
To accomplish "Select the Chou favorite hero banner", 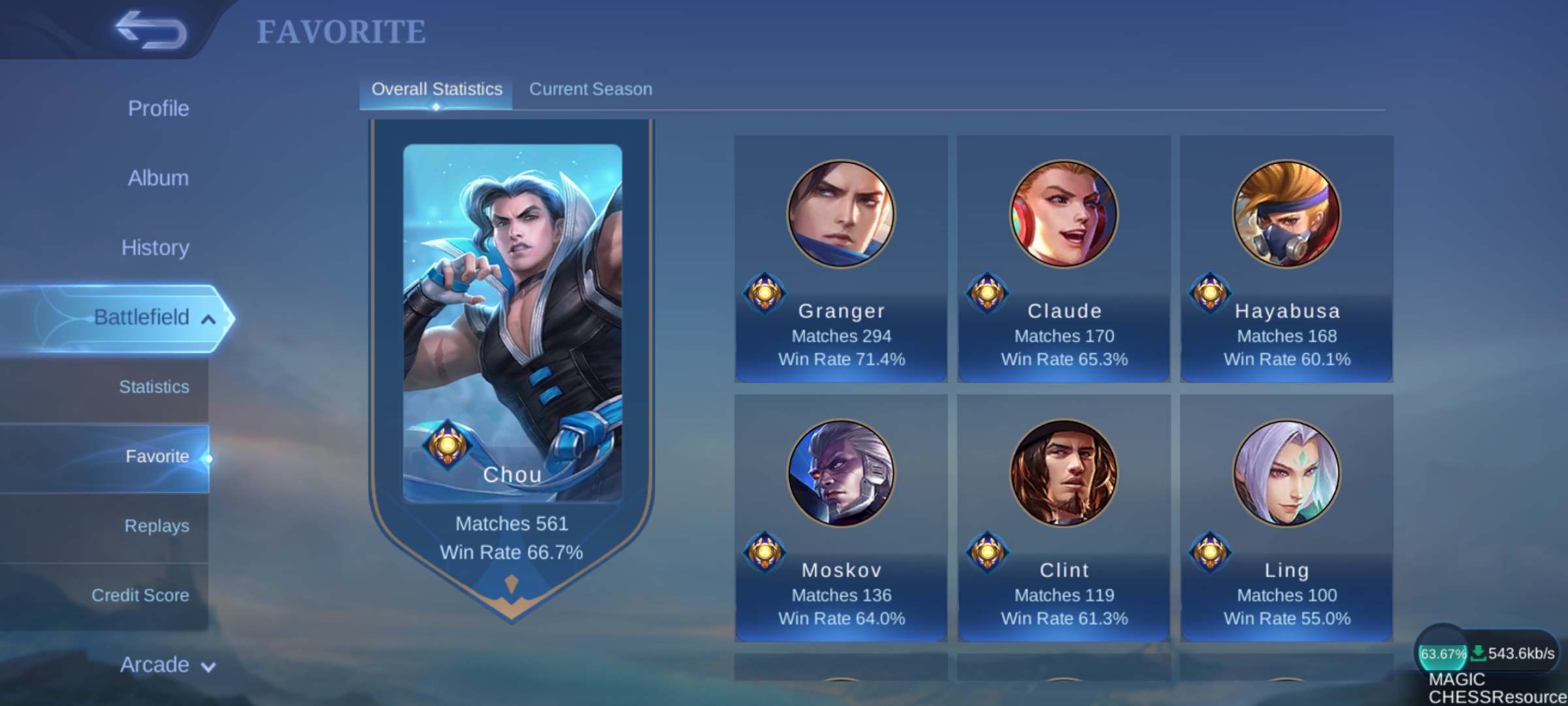I will pos(512,353).
